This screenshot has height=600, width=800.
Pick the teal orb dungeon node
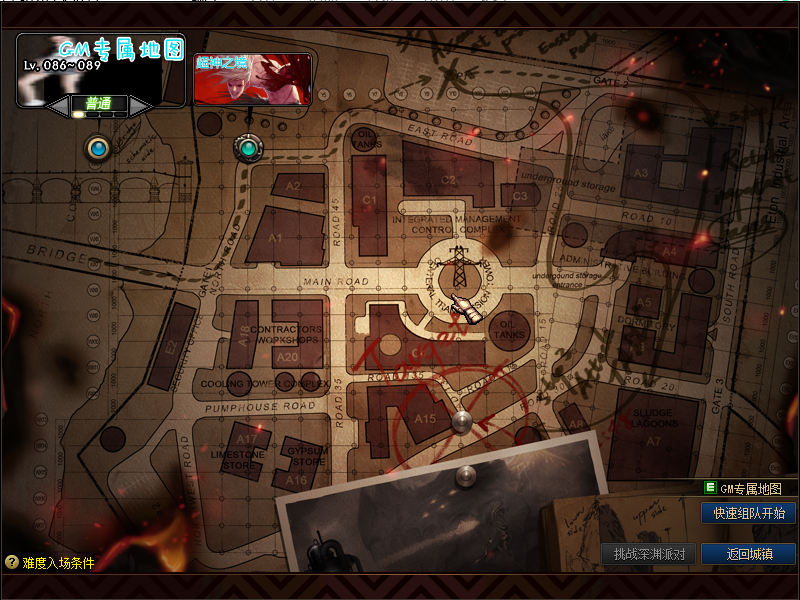pos(247,148)
